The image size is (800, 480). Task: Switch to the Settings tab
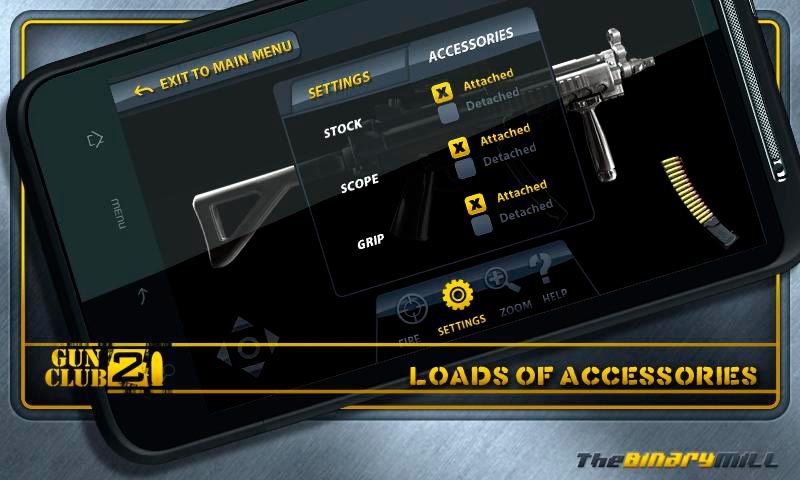tap(339, 86)
